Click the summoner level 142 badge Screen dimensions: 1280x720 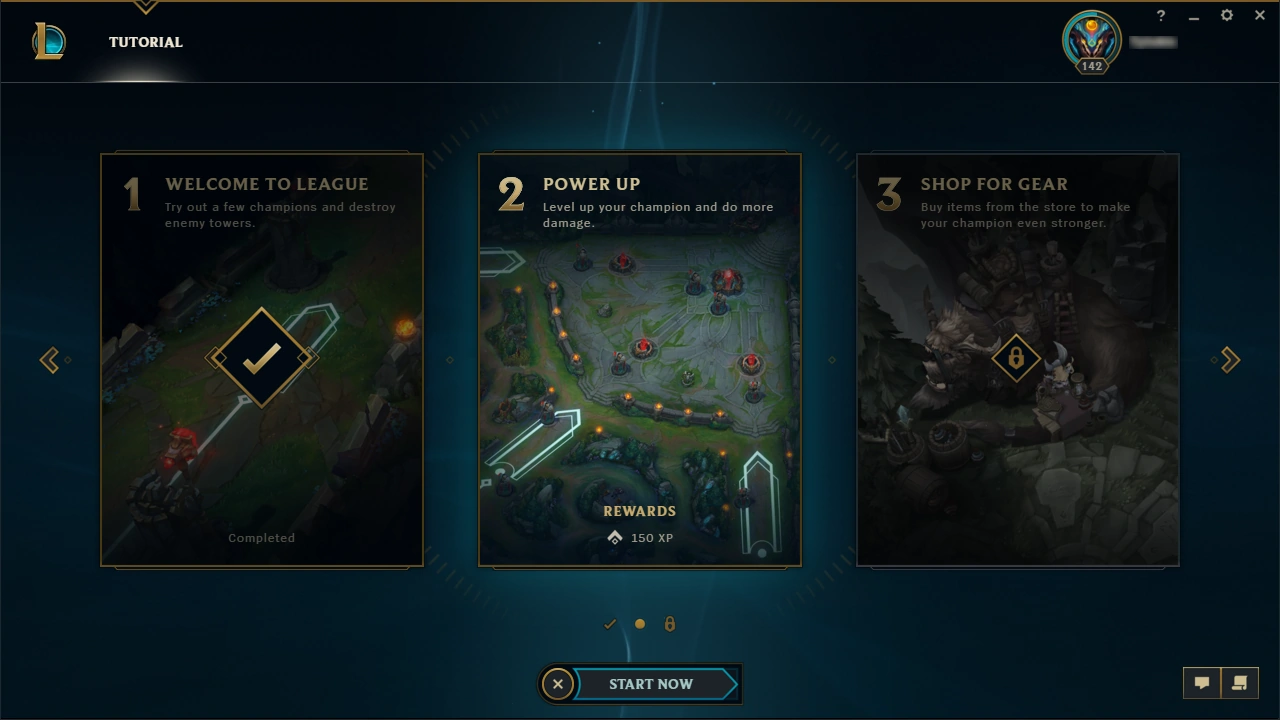[1090, 67]
